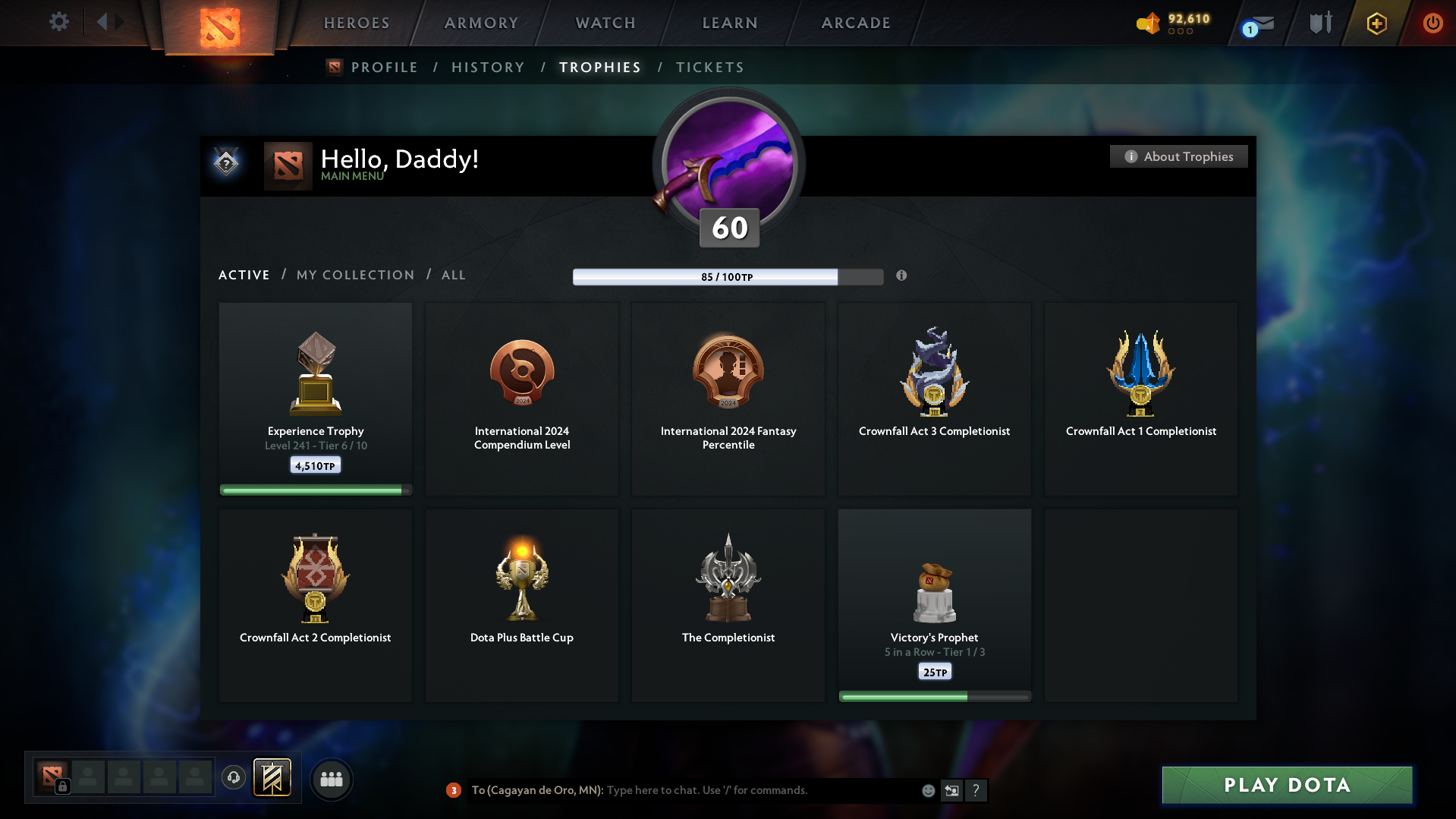Screen dimensions: 1456x819
Task: Open the TROPHIES tab
Action: (599, 67)
